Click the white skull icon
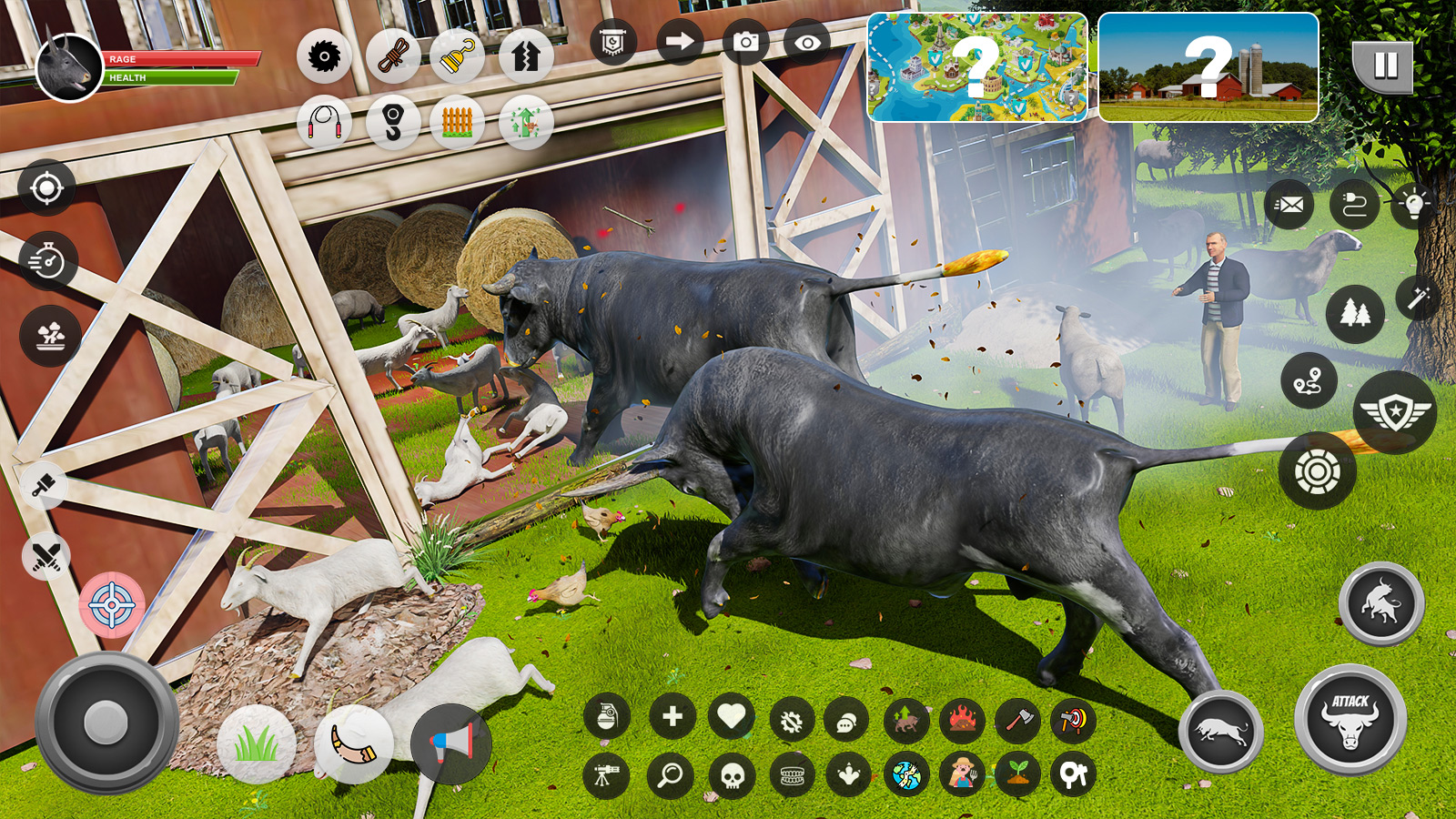Image resolution: width=1456 pixels, height=819 pixels. tap(732, 776)
